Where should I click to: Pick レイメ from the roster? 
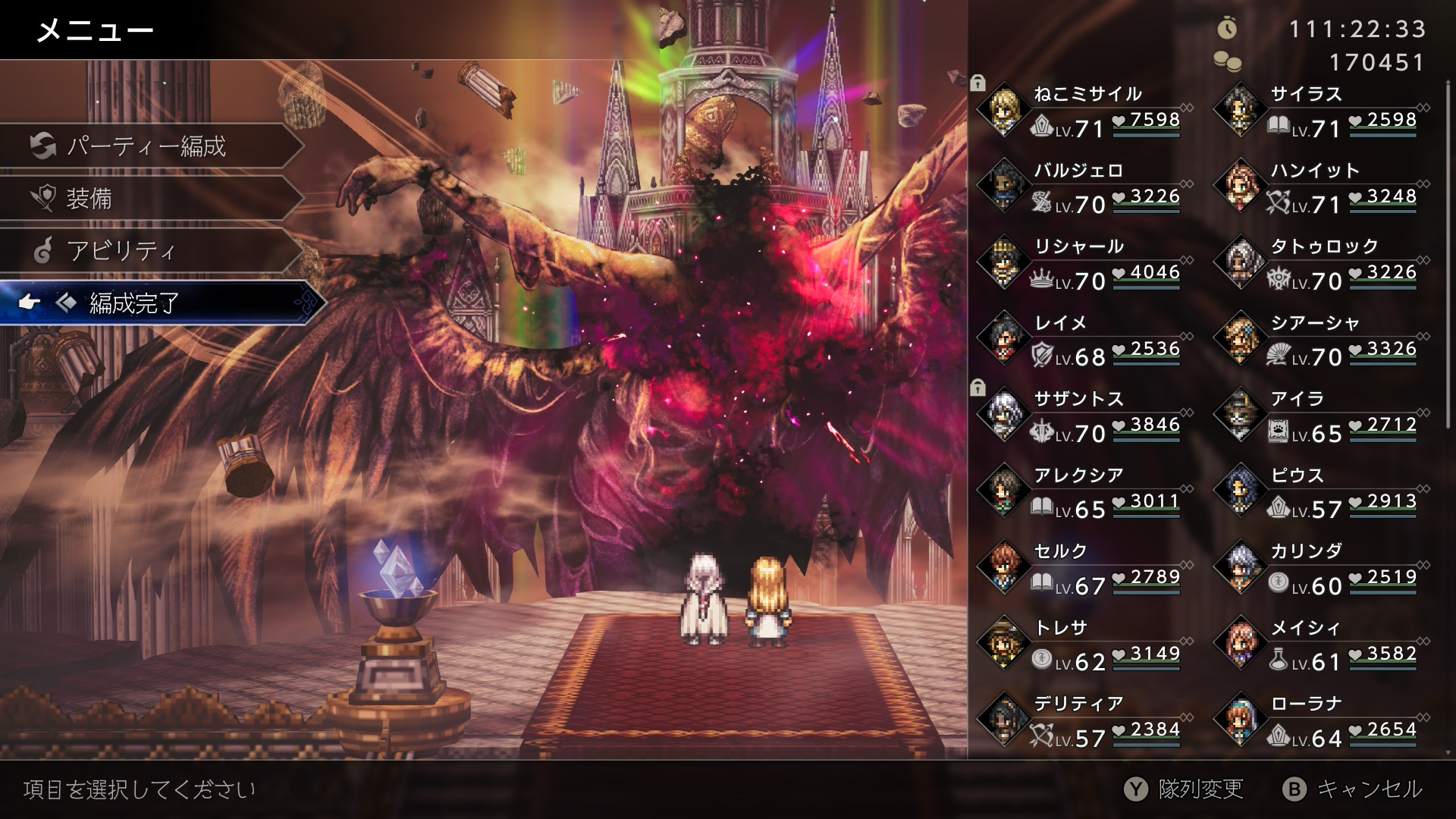click(1084, 340)
